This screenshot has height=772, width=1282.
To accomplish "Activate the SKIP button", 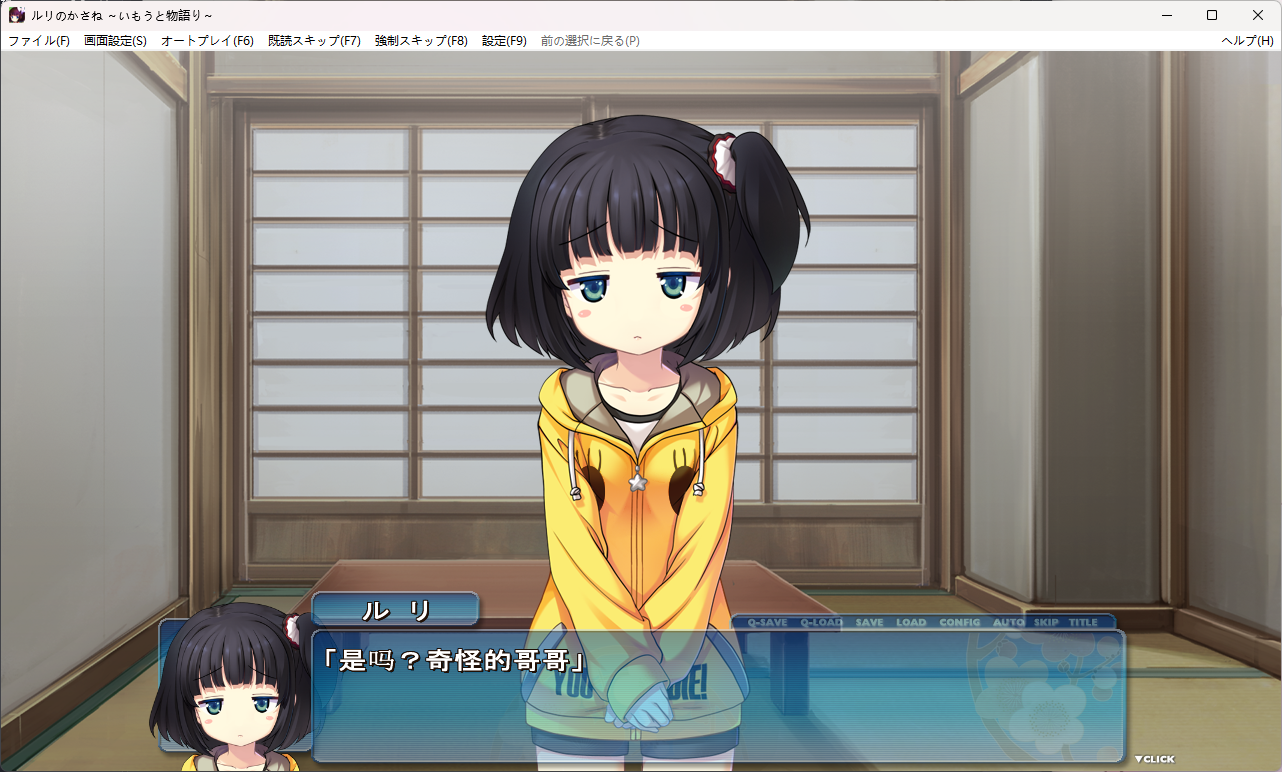I will click(x=1046, y=622).
